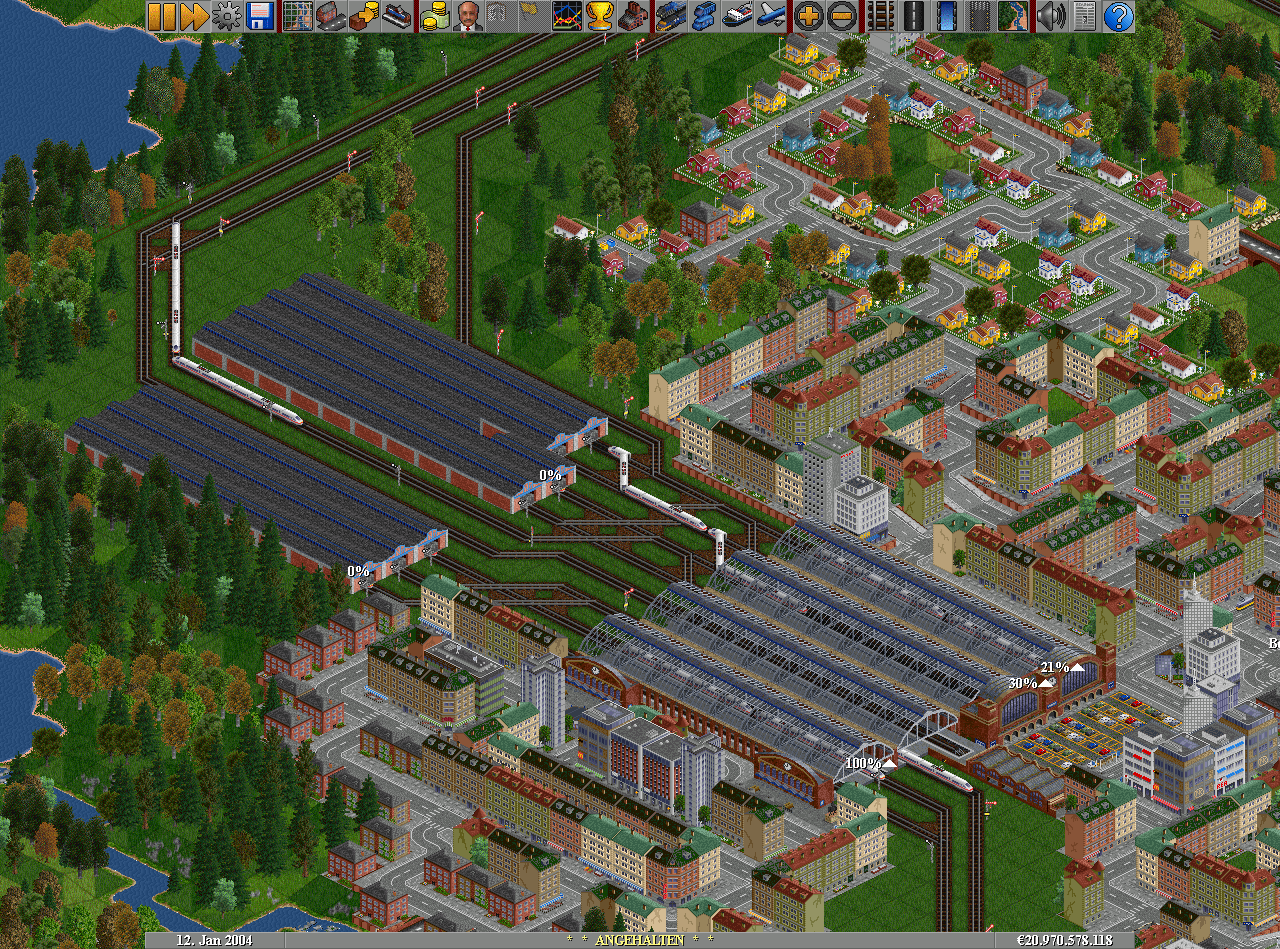Open the company league table trophy
The width and height of the screenshot is (1280, 949).
click(x=600, y=15)
